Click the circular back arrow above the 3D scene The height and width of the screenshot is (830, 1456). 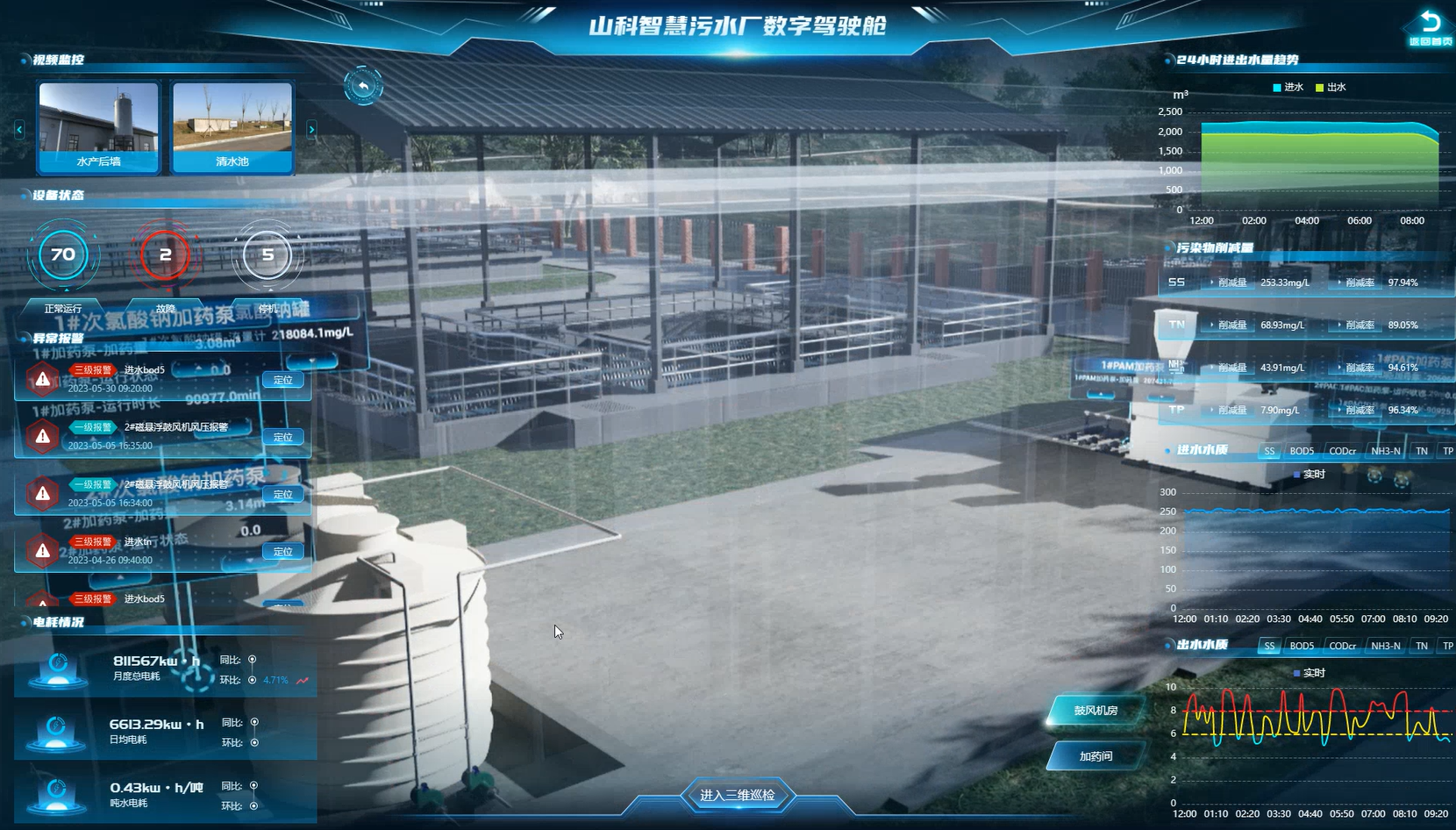363,86
